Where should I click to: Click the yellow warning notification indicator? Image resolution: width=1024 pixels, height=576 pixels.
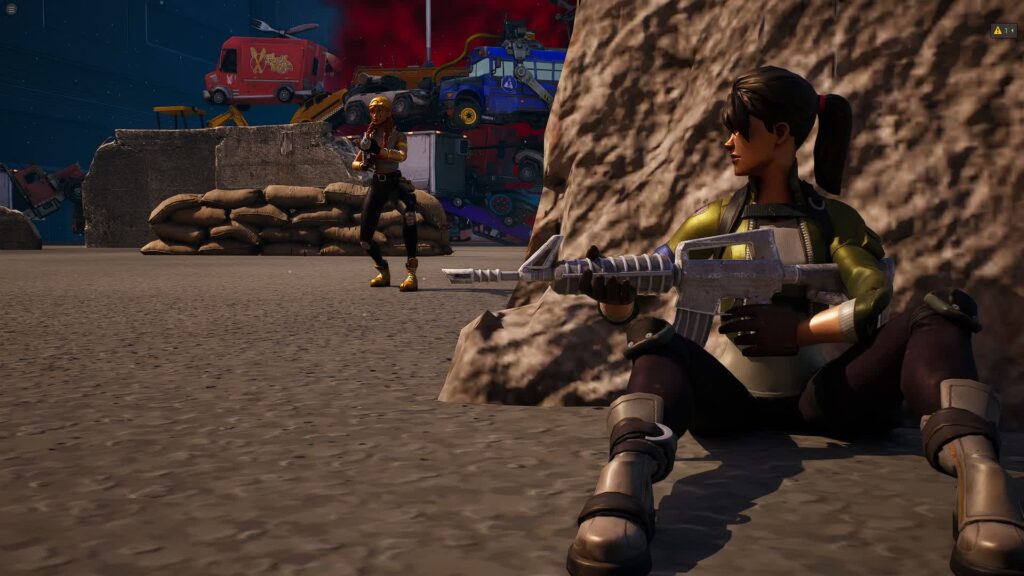(x=1003, y=31)
